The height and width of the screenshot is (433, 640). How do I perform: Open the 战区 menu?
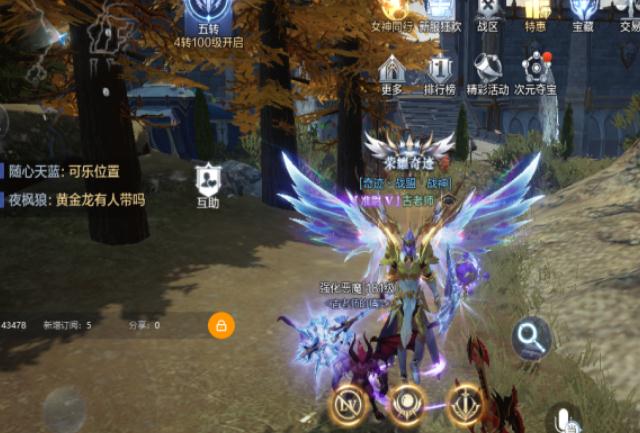(x=487, y=12)
